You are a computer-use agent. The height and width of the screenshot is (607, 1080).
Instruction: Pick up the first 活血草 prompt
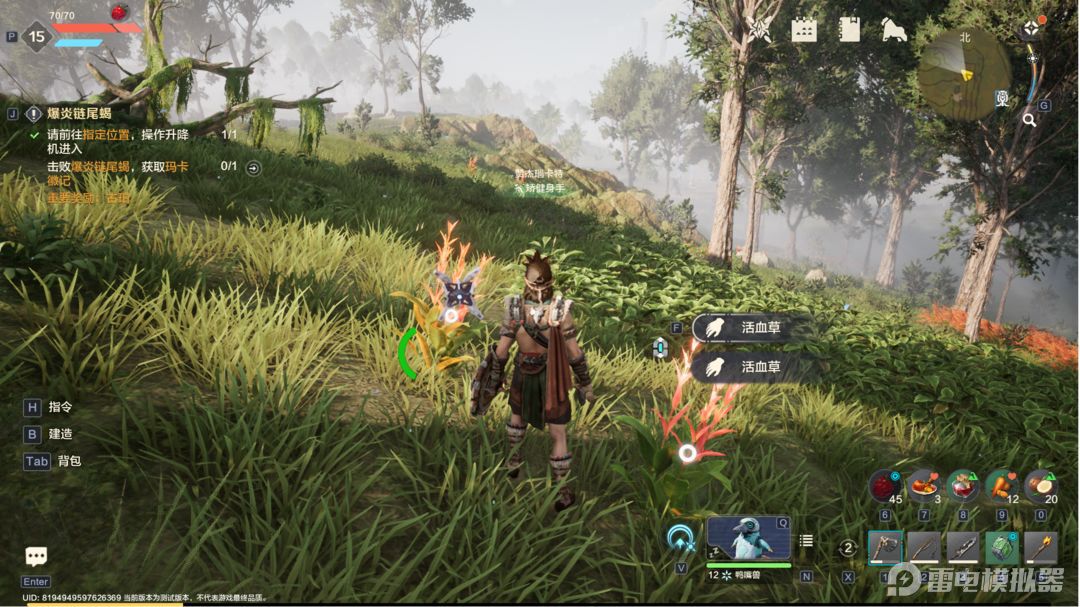coord(750,327)
